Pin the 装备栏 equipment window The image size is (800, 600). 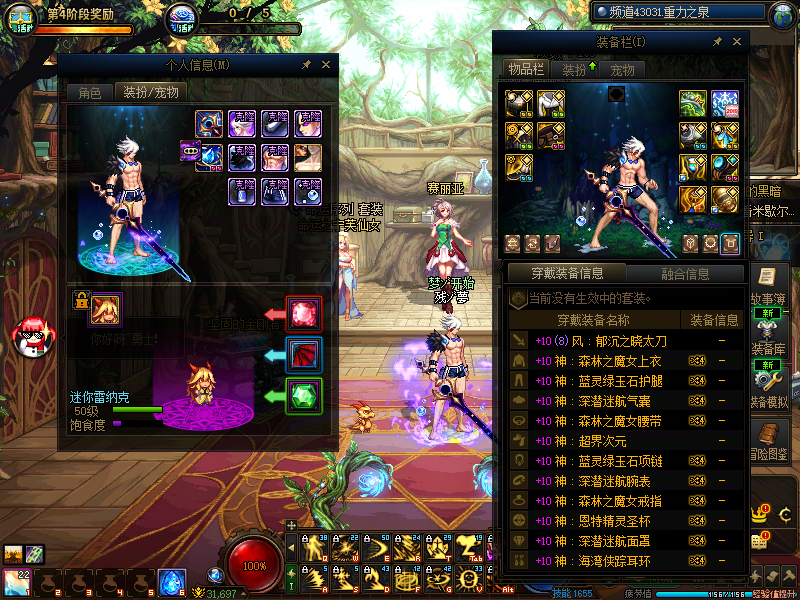(x=717, y=42)
